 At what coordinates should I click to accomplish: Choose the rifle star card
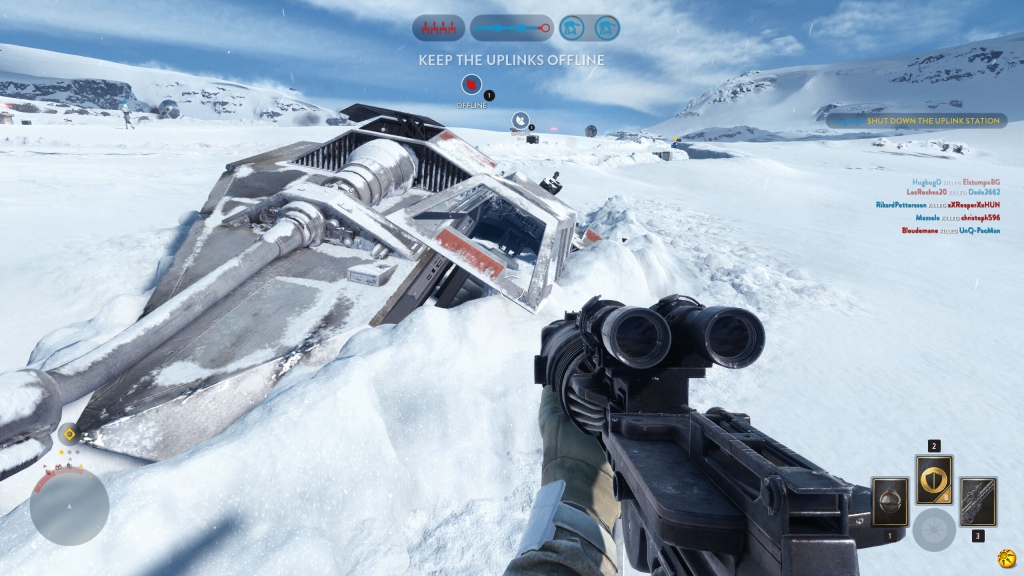978,502
